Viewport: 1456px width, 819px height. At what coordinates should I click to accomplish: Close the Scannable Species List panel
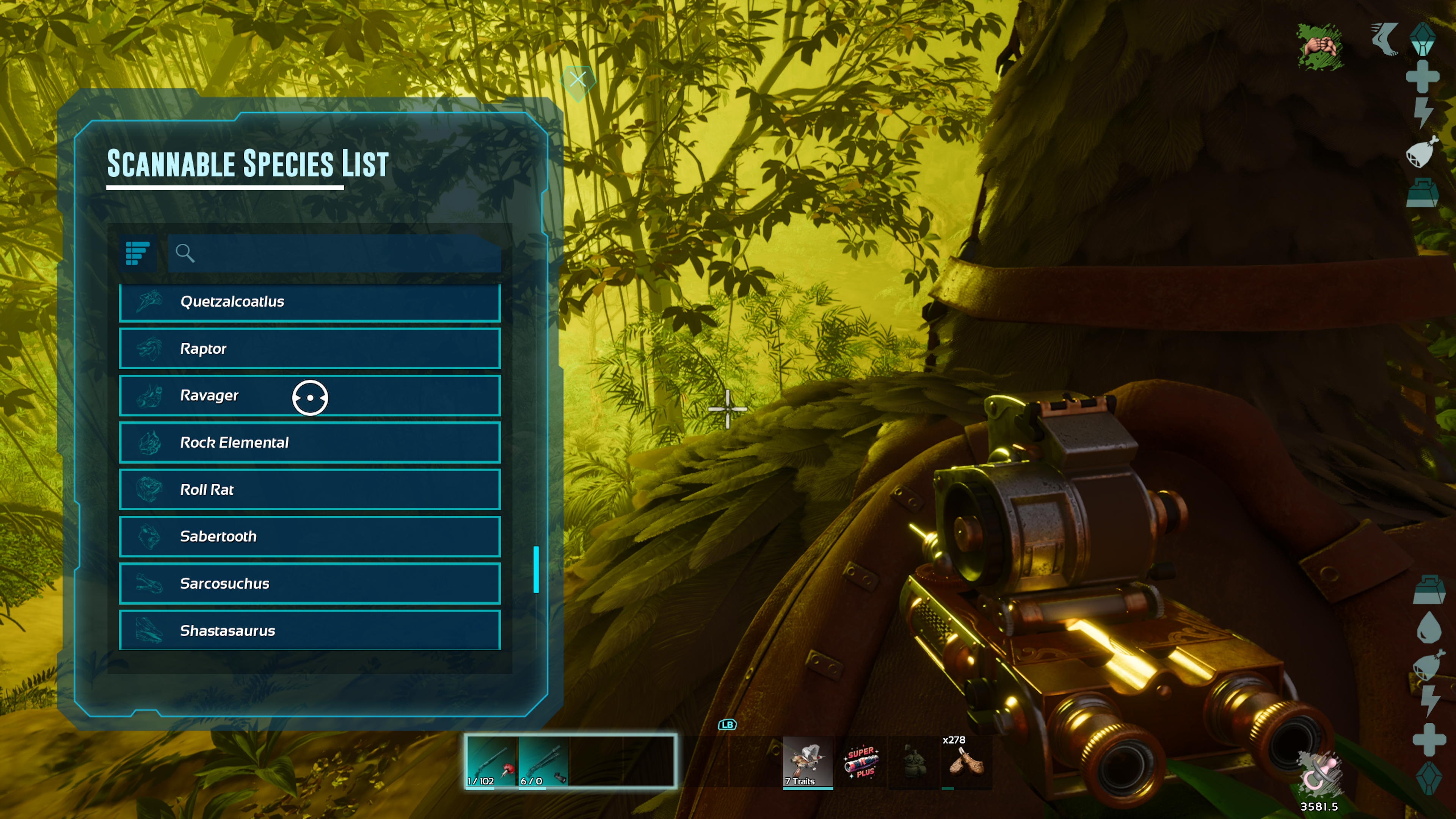point(577,80)
